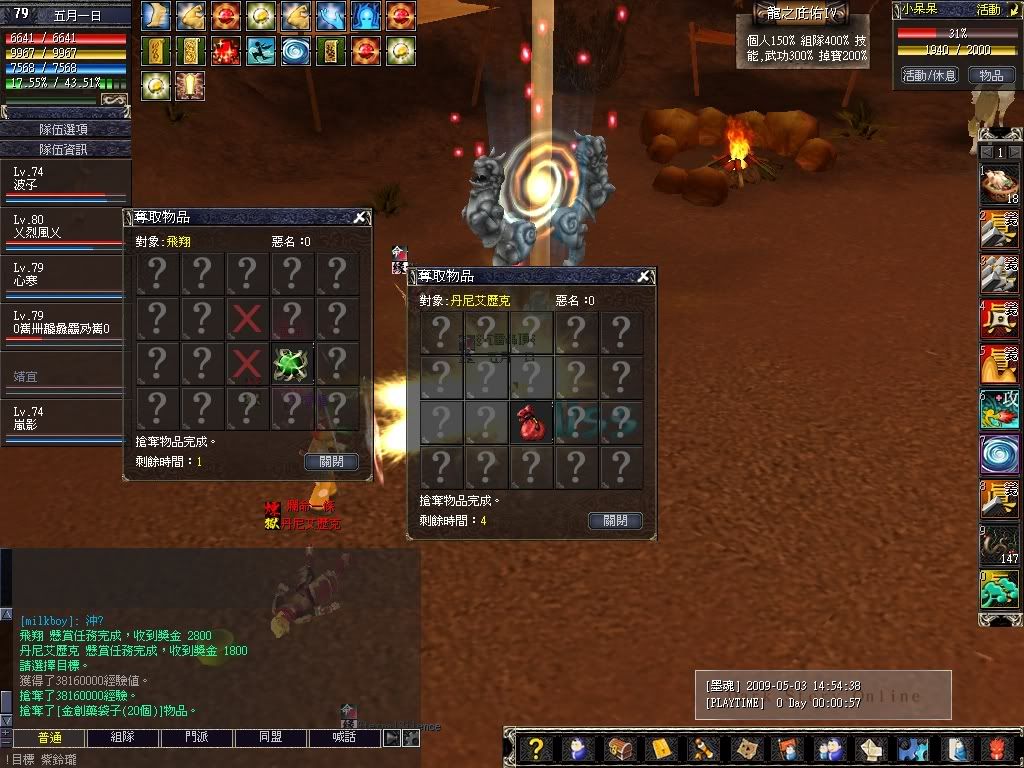Go to the next hotbar page arrow
Screen dimensions: 1024x768
pyautogui.click(x=1014, y=152)
